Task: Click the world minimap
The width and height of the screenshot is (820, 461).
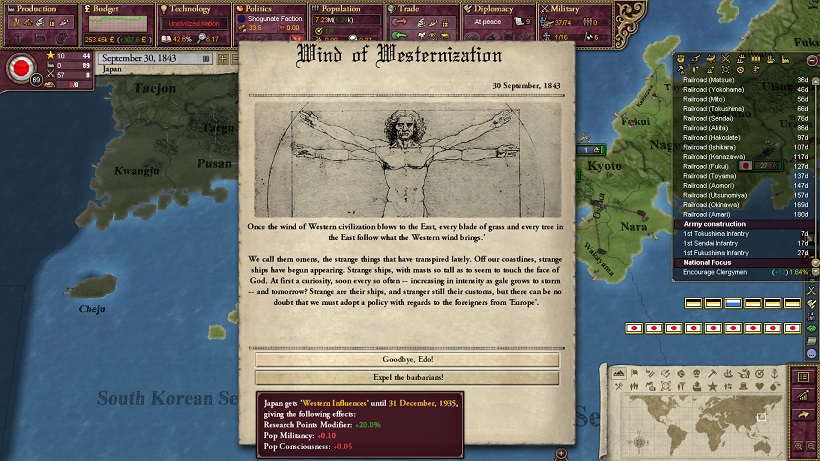Action: click(700, 420)
